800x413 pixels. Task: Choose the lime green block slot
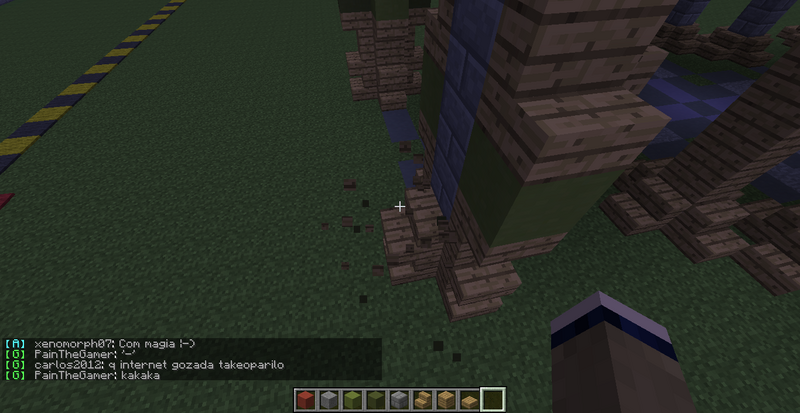click(352, 400)
